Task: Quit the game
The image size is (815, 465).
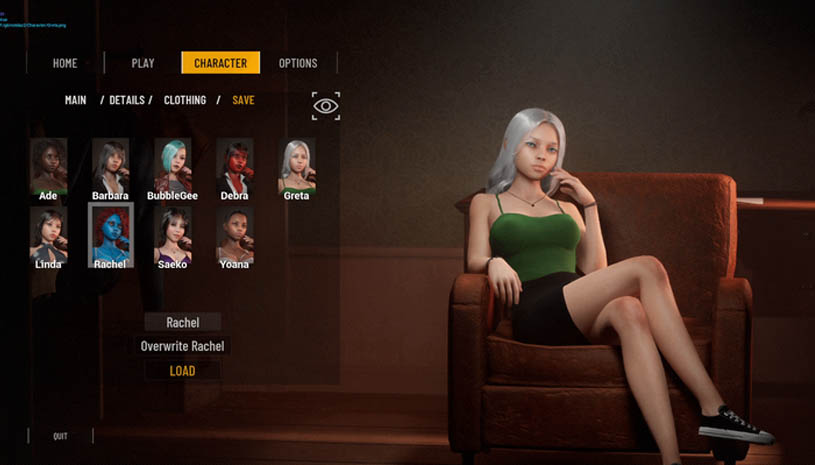Action: [61, 436]
